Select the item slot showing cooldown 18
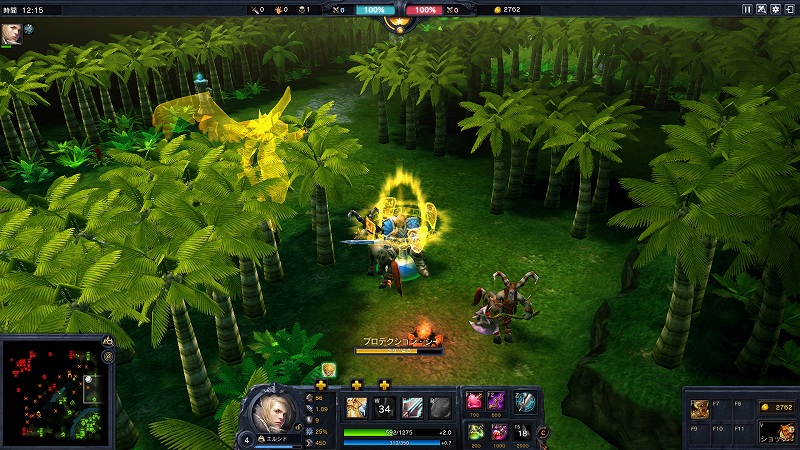 pos(521,431)
